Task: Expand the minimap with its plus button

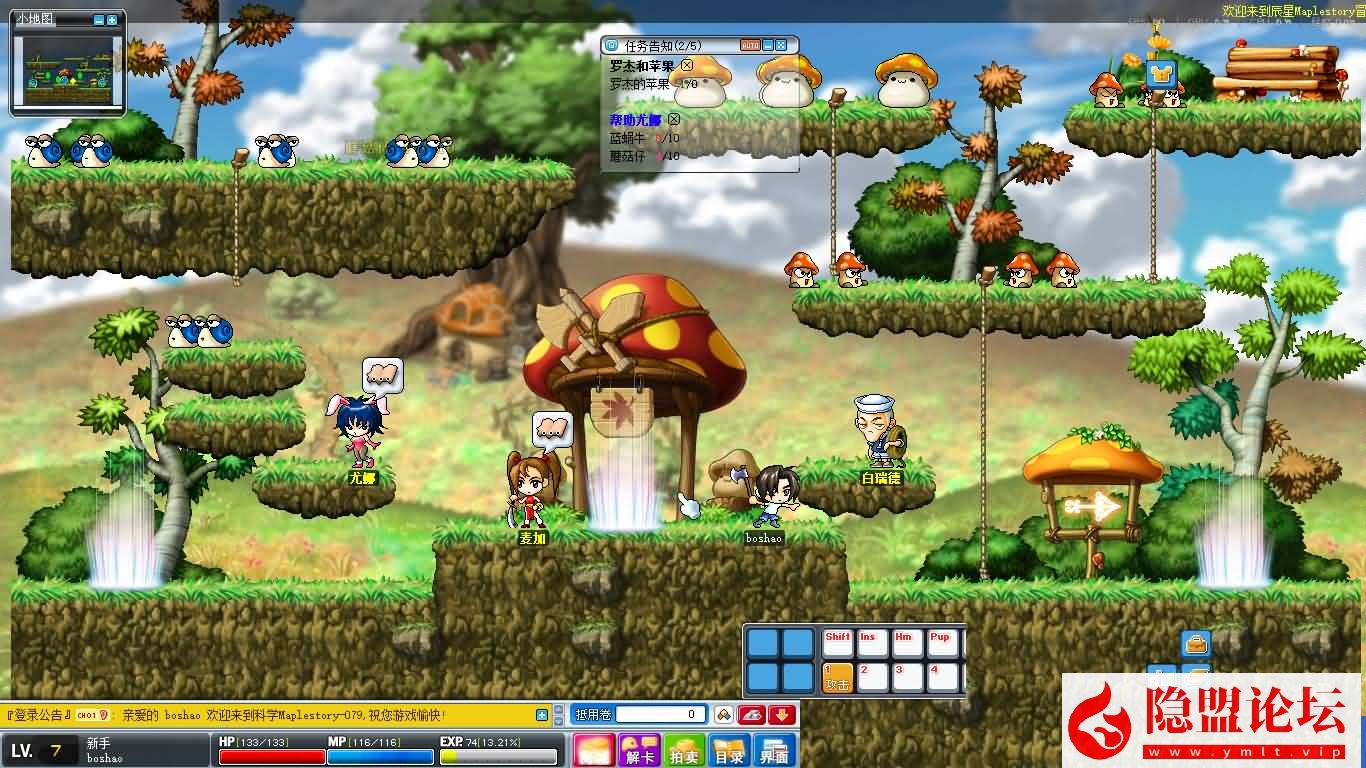Action: tap(112, 20)
